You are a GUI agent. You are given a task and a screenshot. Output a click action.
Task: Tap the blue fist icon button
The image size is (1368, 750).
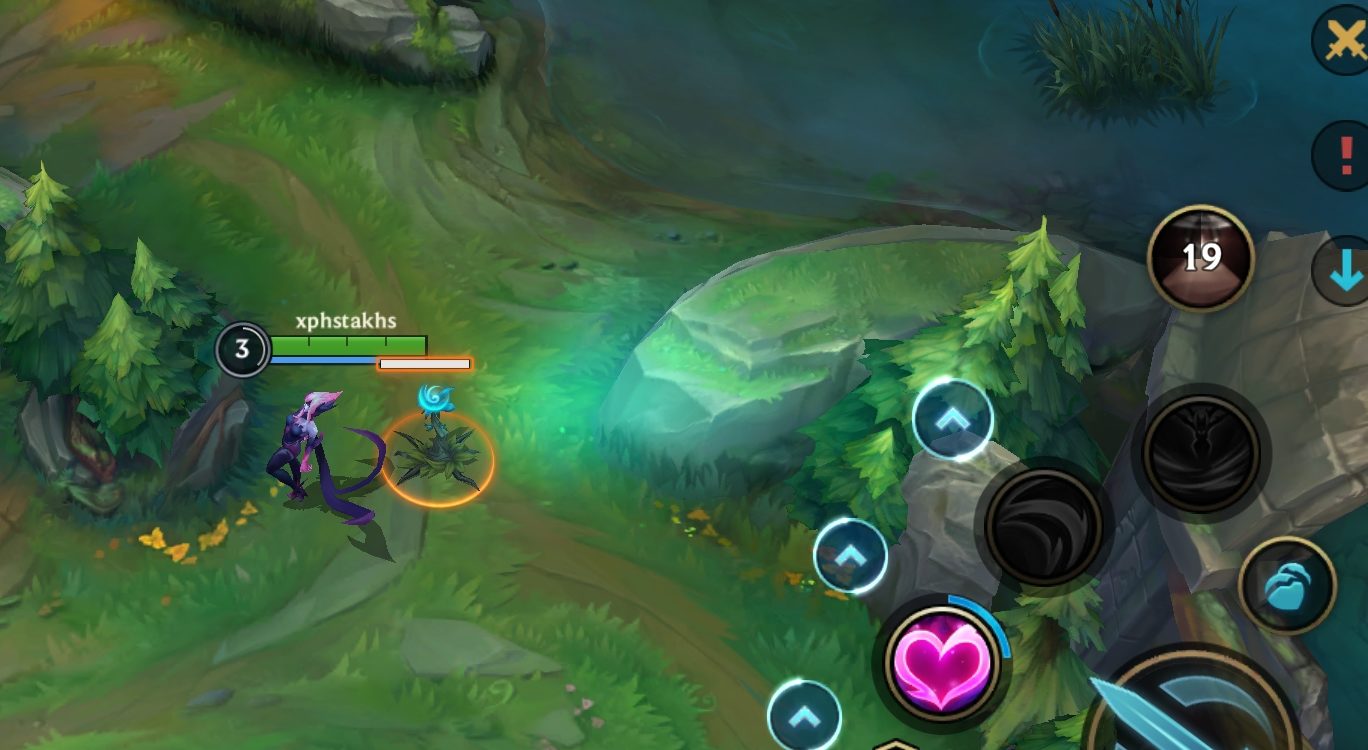pos(1287,586)
